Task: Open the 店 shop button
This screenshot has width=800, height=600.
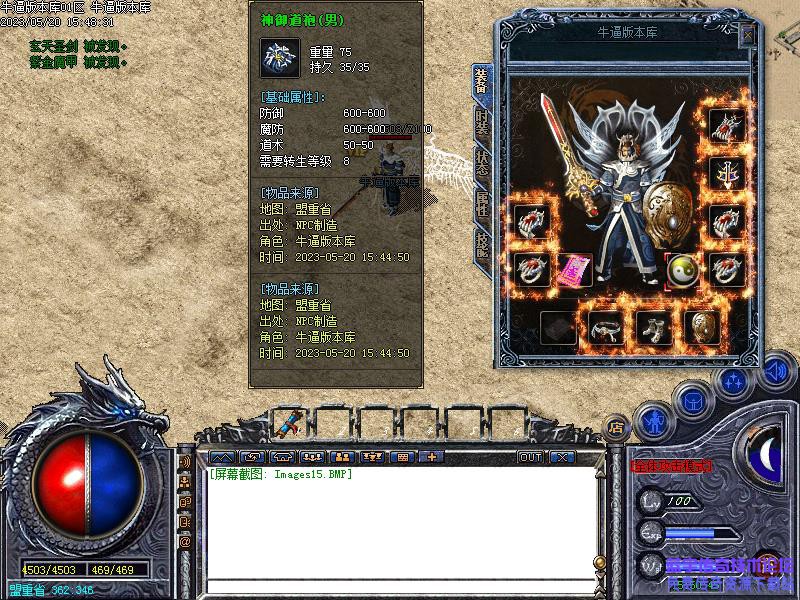Action: pos(617,425)
